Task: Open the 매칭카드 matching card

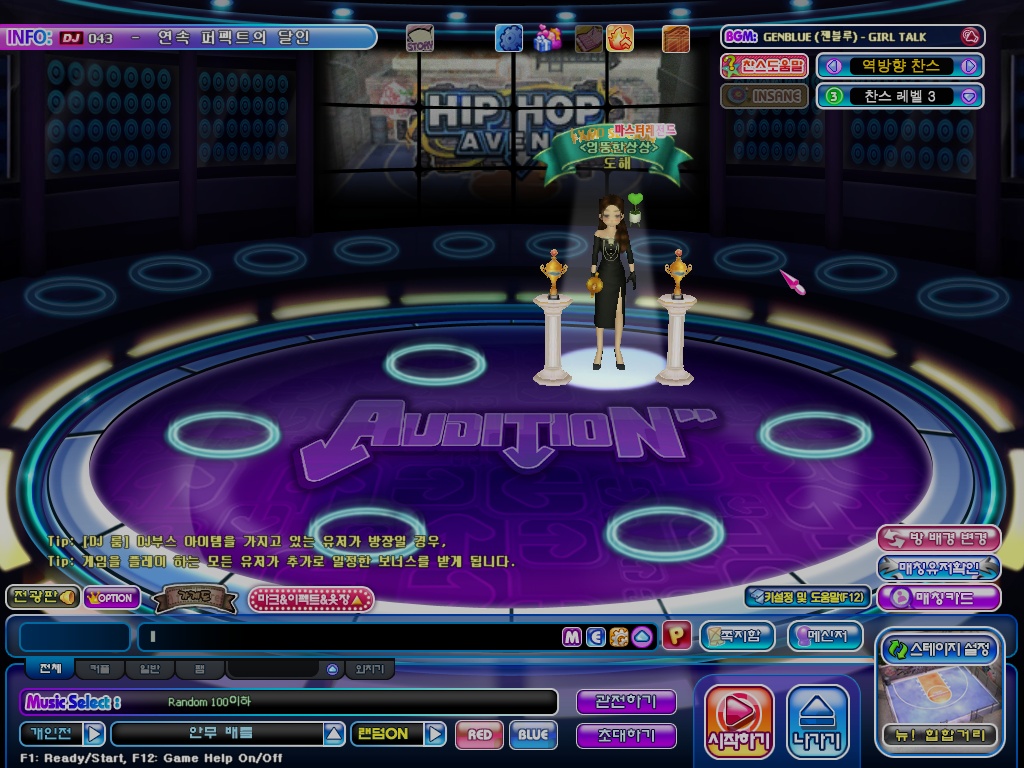Action: click(x=938, y=598)
